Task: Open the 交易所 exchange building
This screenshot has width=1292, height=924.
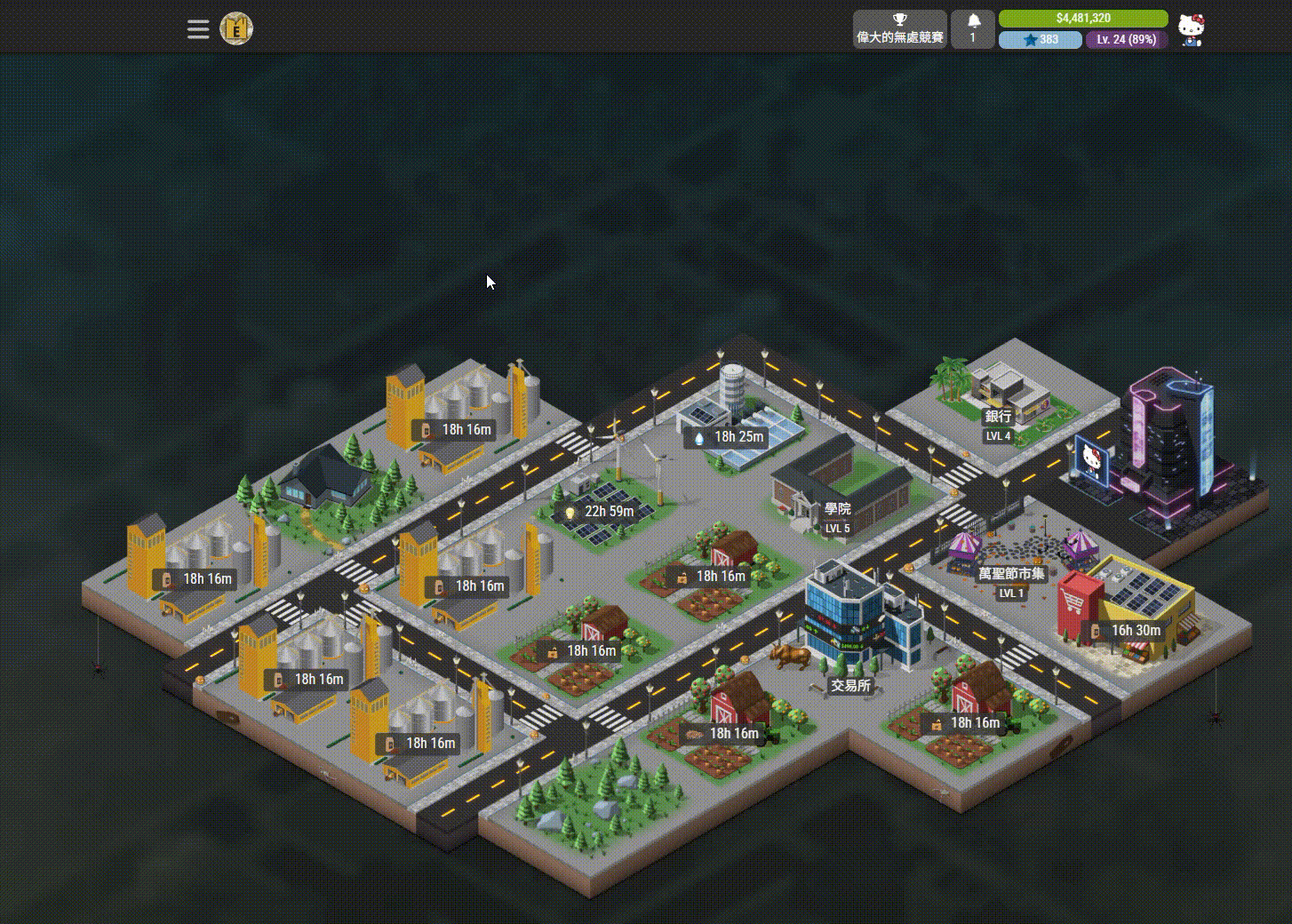Action: pyautogui.click(x=850, y=685)
